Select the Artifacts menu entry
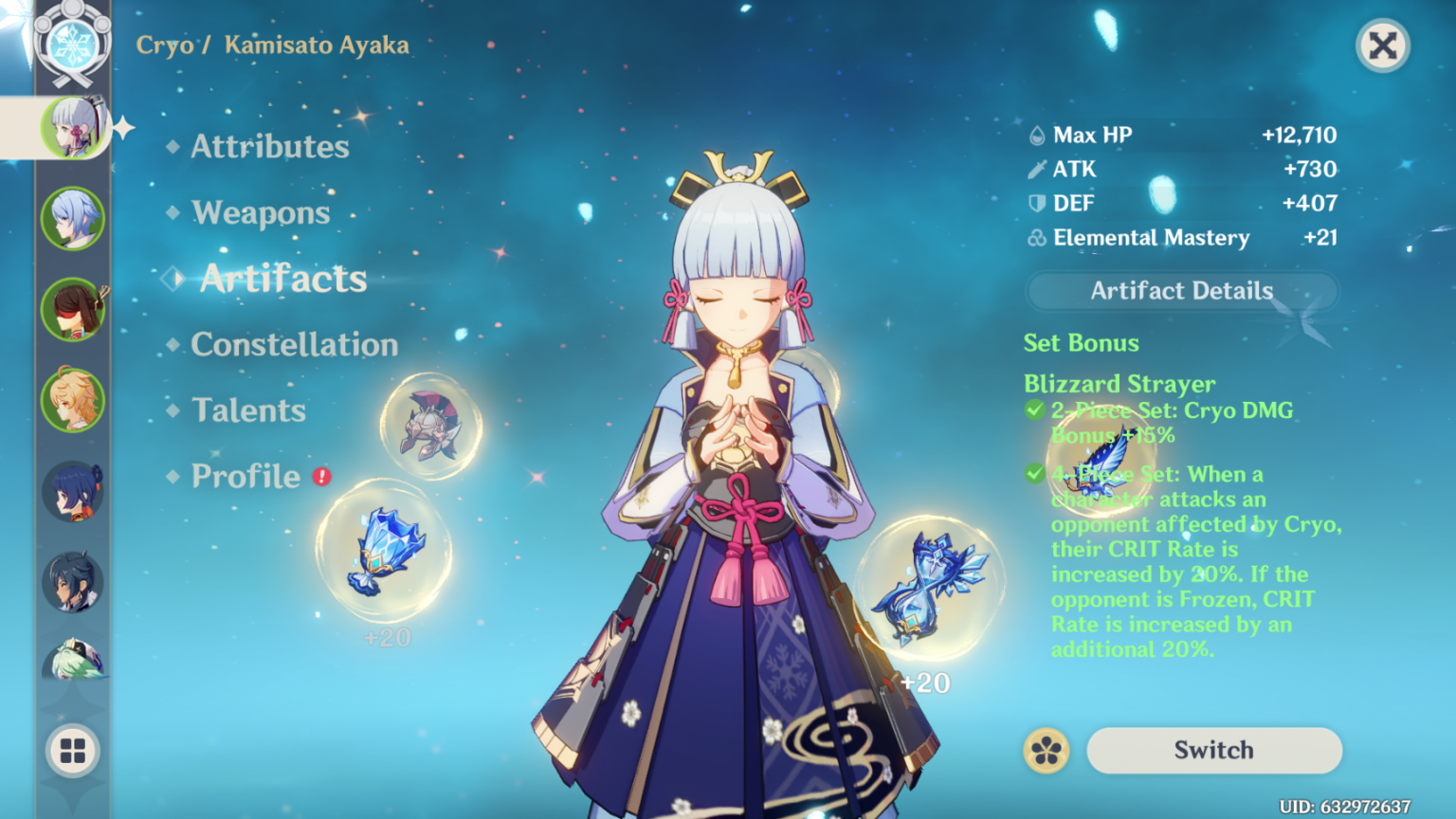1456x819 pixels. point(282,279)
